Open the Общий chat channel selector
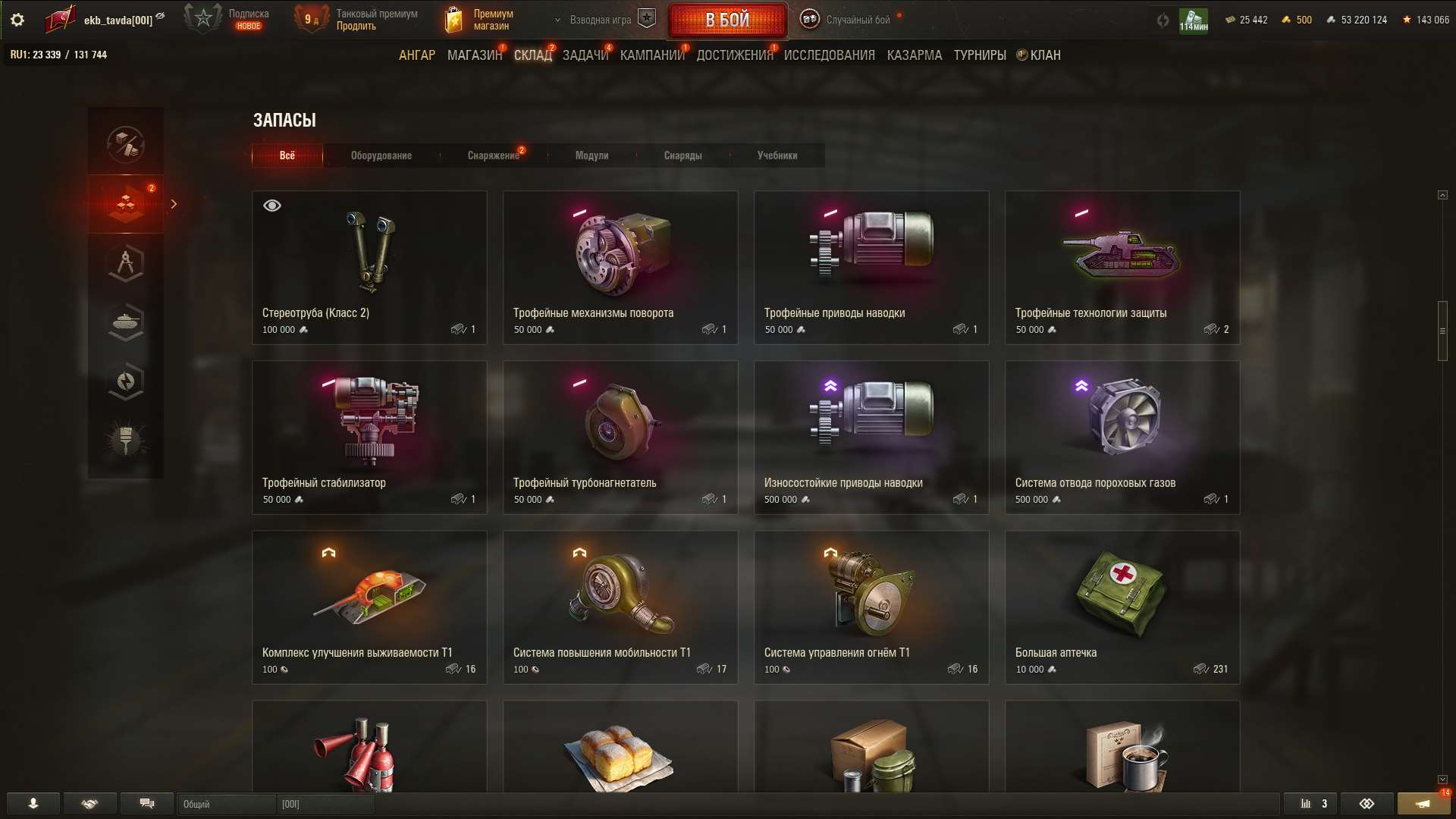1456x819 pixels. [x=226, y=805]
